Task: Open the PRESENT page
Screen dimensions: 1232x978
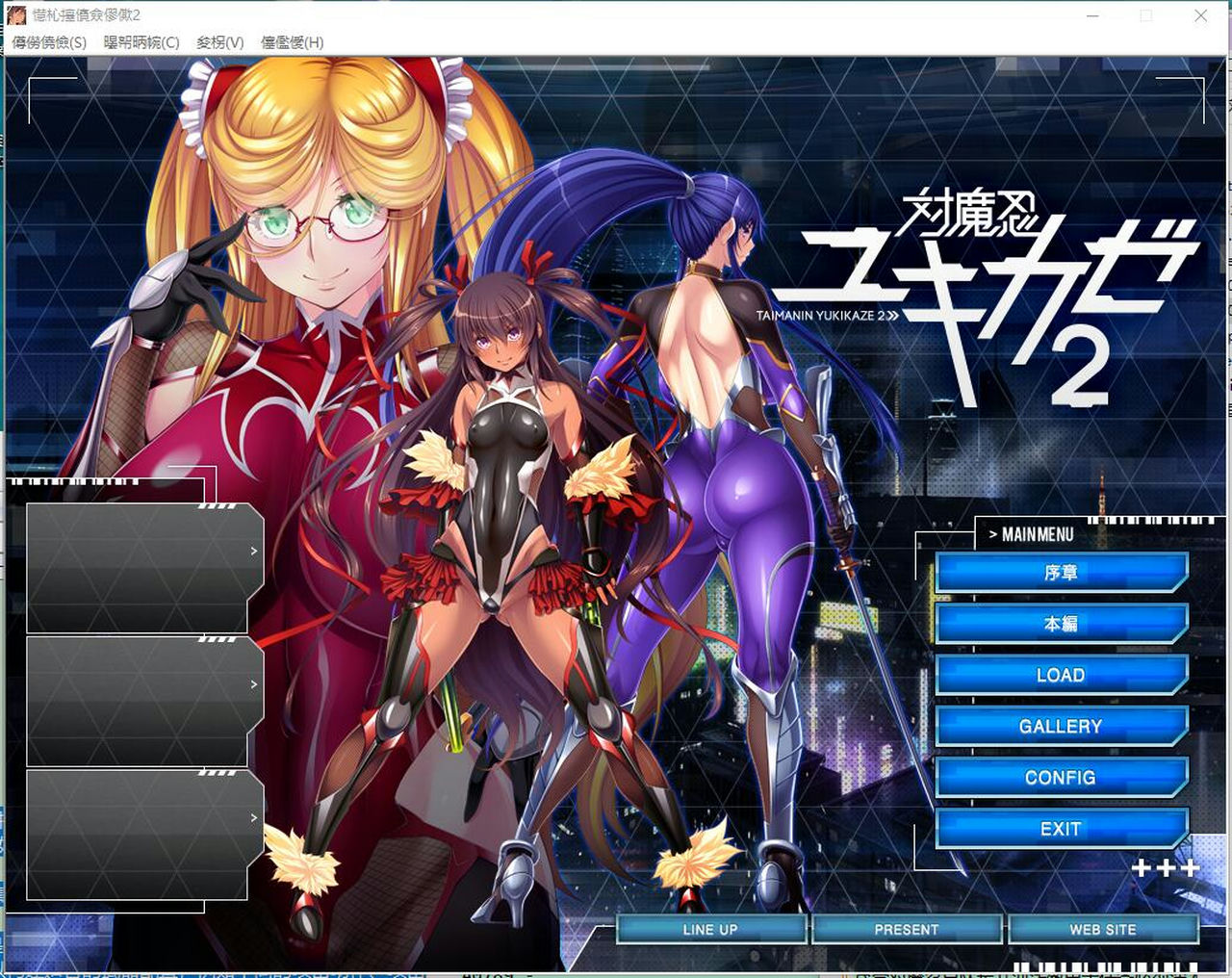Action: click(905, 929)
